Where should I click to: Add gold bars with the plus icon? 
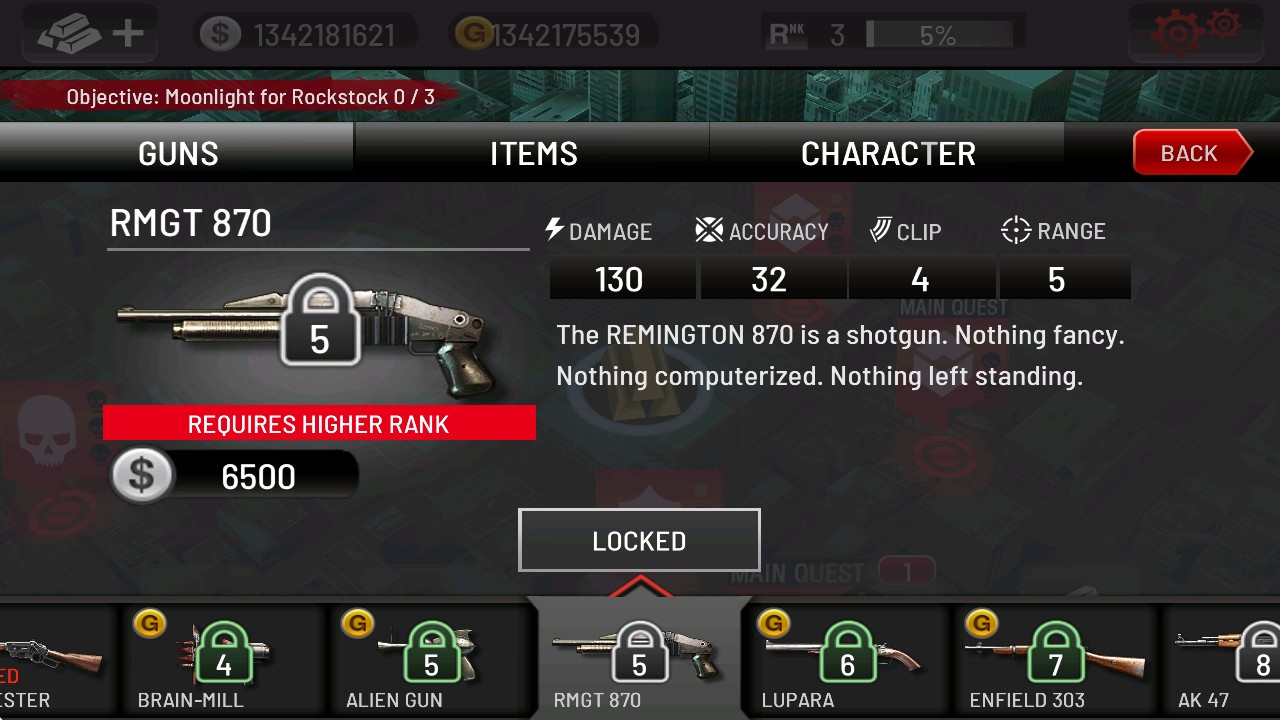pyautogui.click(x=92, y=34)
